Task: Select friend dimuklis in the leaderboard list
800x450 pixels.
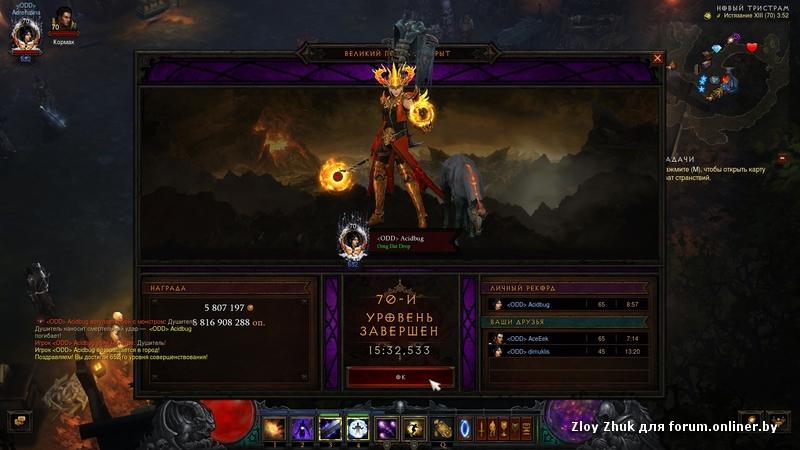Action: [567, 352]
